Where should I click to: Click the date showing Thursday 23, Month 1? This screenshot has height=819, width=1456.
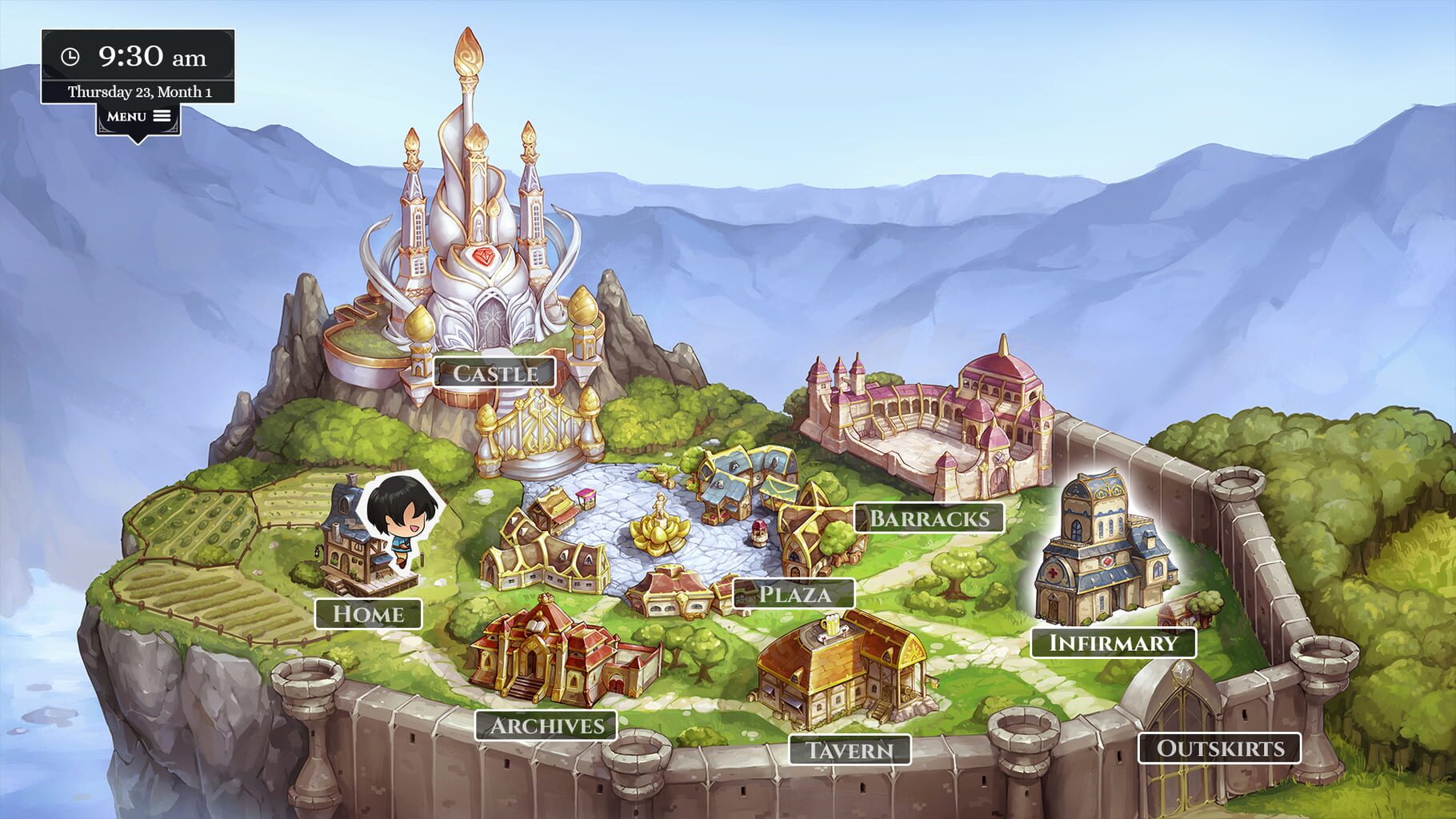point(140,90)
